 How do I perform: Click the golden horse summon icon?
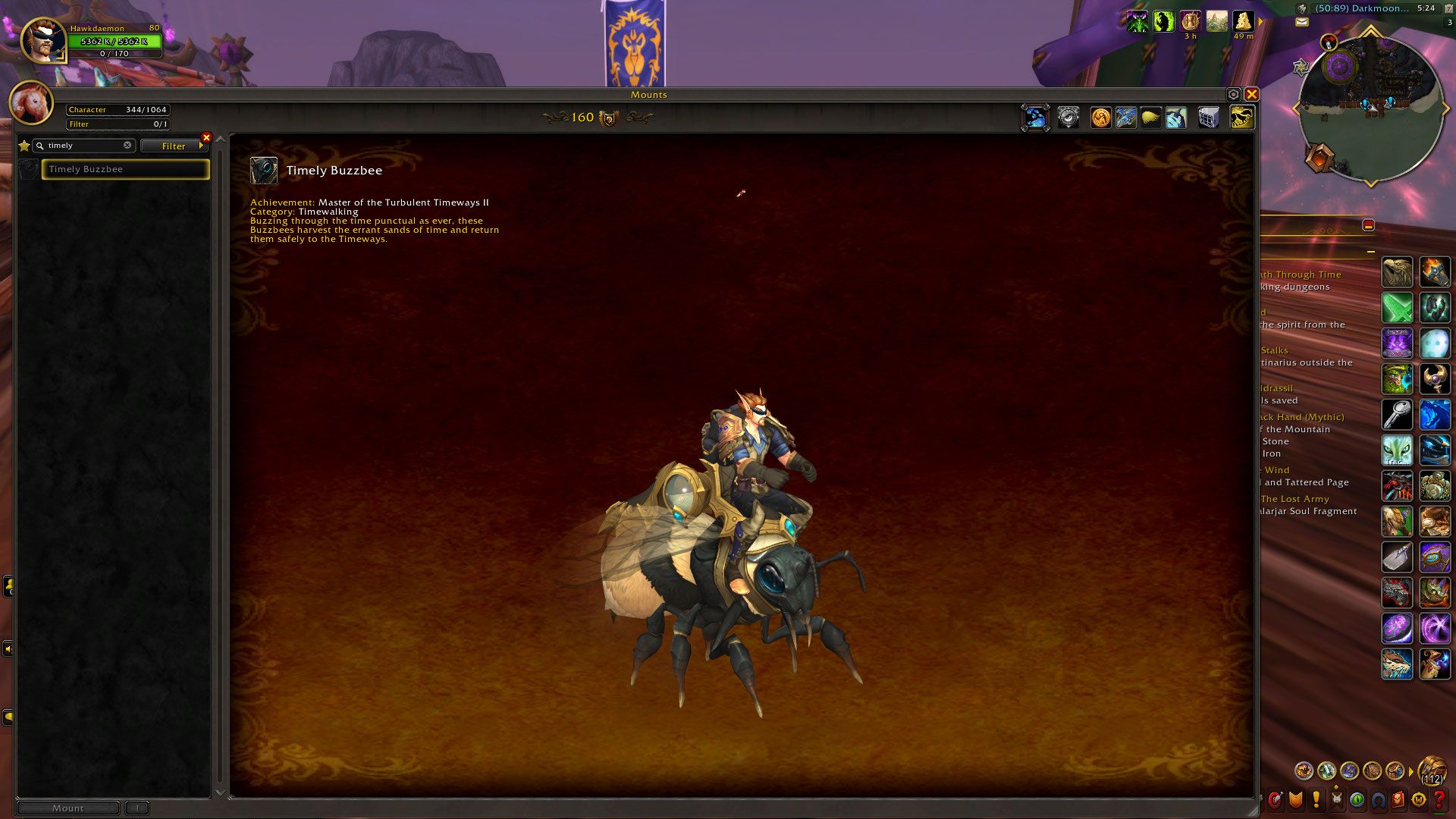click(1241, 118)
